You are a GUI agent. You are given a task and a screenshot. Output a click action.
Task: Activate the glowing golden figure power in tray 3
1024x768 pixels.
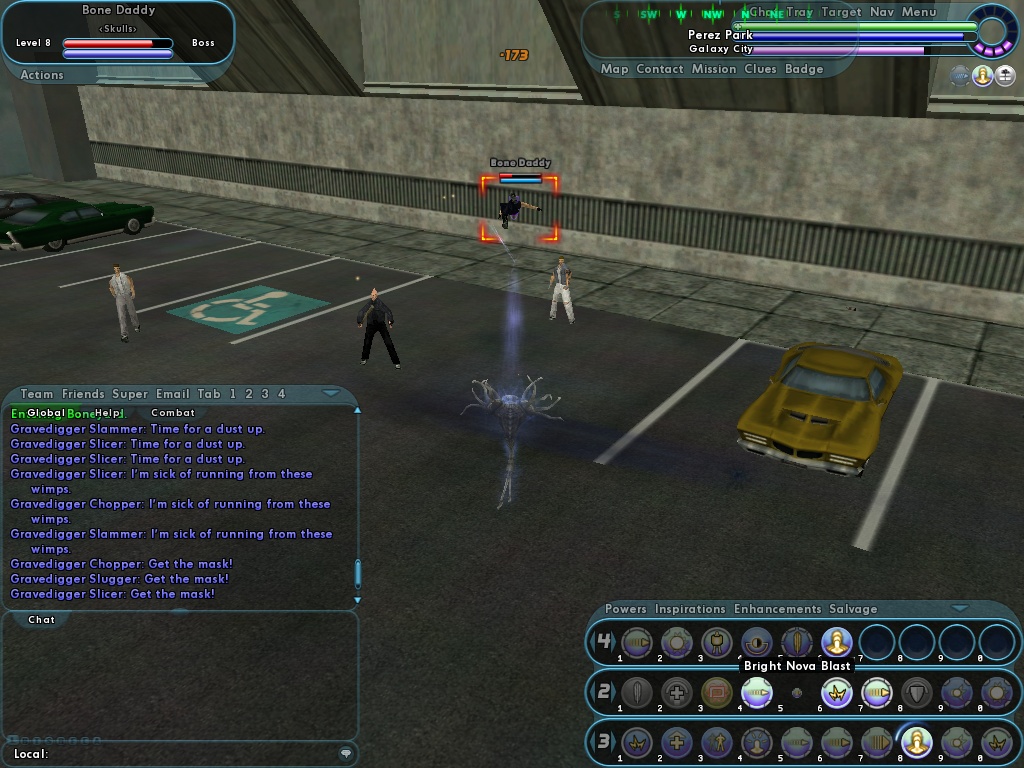click(917, 742)
